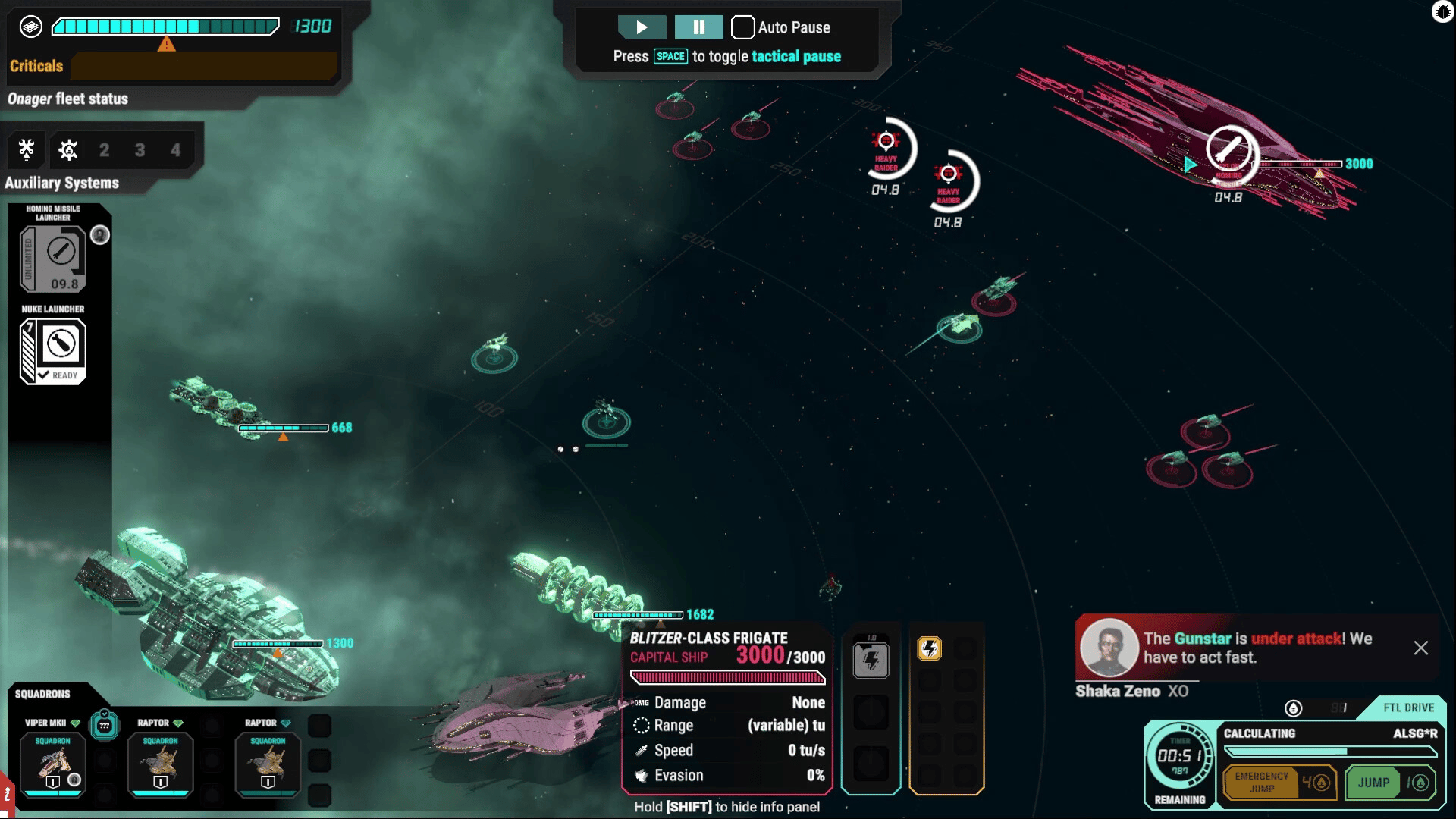Open the FTL Drive tab
This screenshot has height=819, width=1456.
pyautogui.click(x=1407, y=708)
